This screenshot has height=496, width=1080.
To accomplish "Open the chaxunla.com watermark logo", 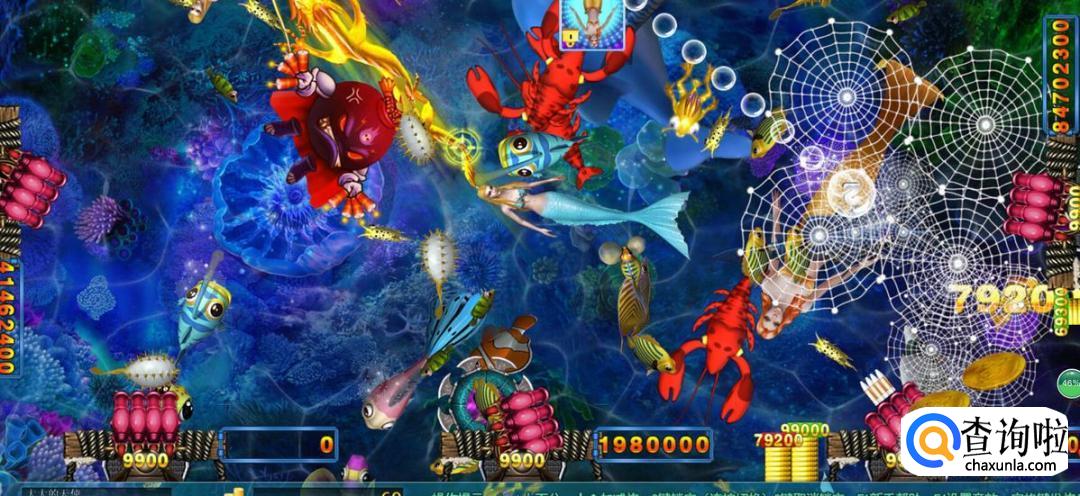I will (x=989, y=445).
